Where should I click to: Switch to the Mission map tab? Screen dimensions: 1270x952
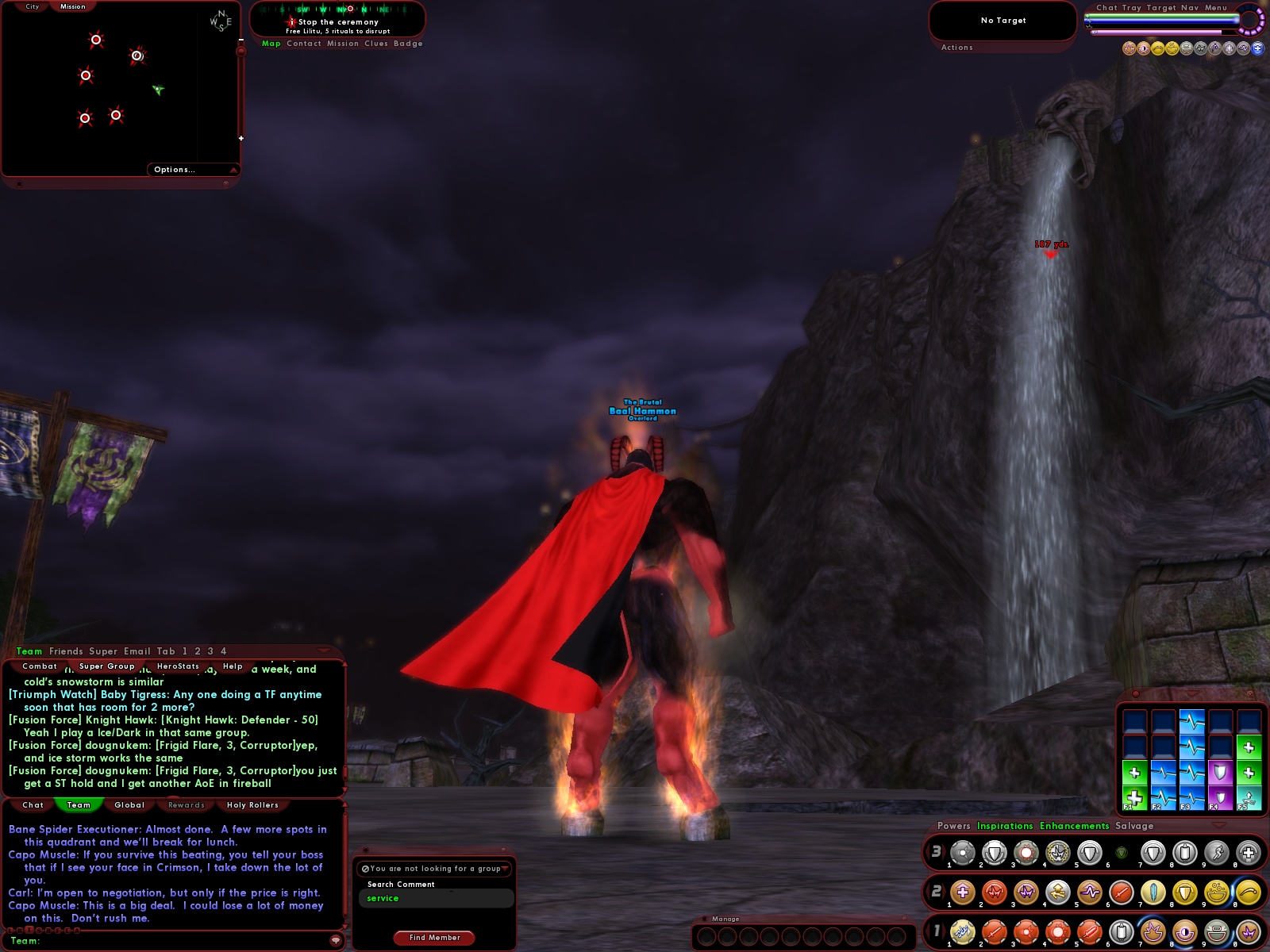[72, 6]
